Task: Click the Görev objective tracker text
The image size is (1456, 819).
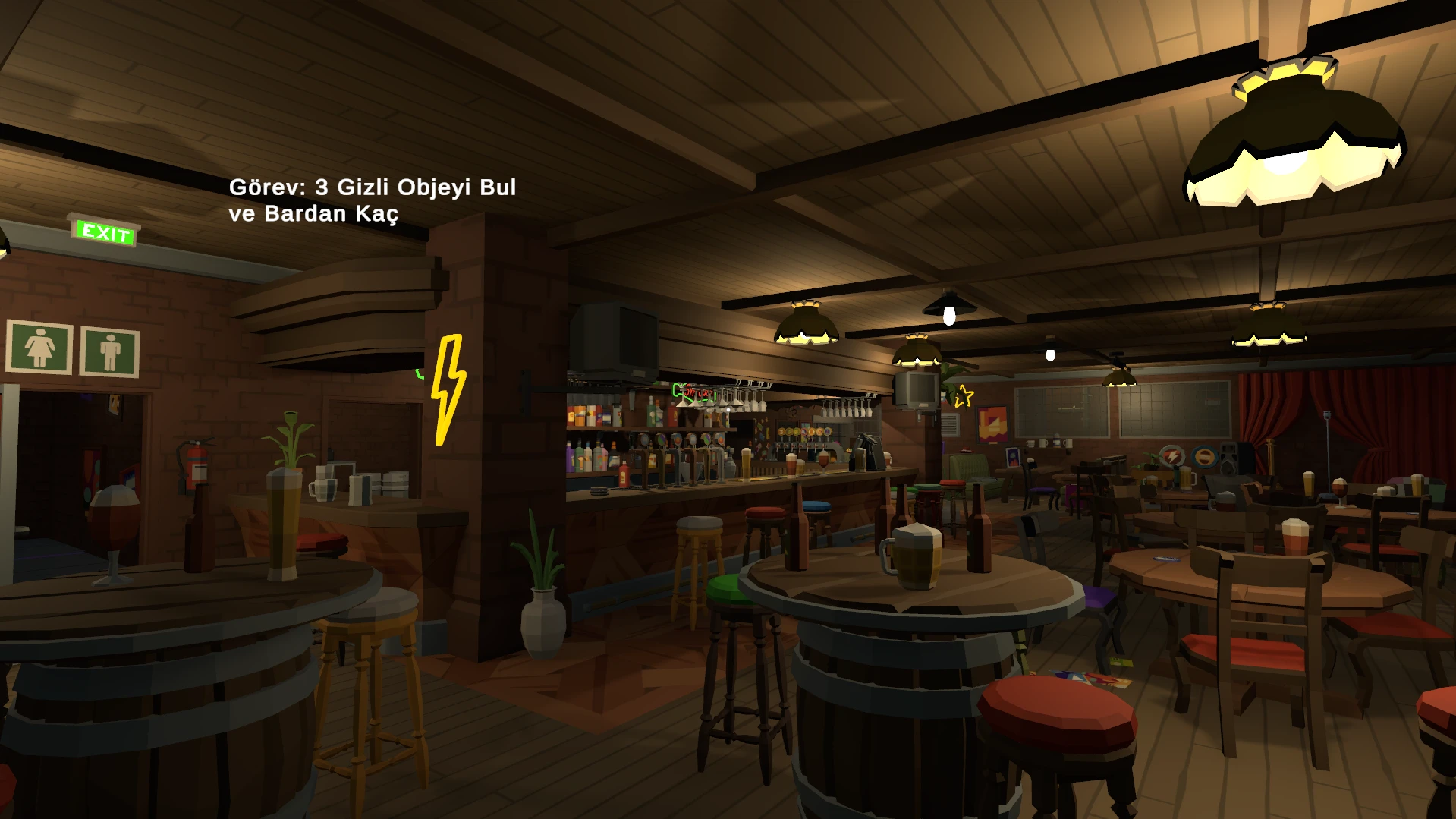Action: click(x=372, y=200)
